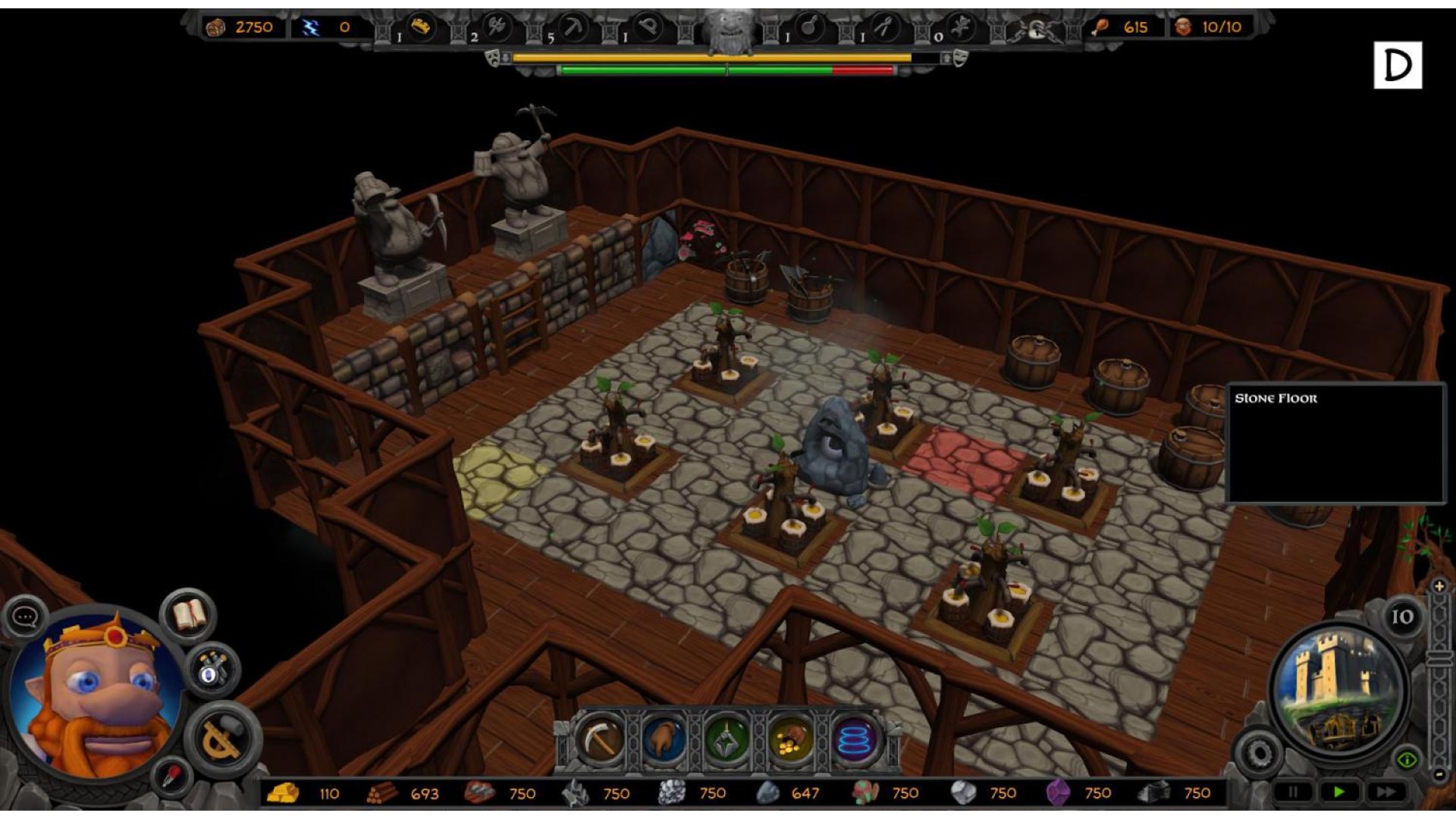Set game speed to normal play

click(x=1338, y=792)
